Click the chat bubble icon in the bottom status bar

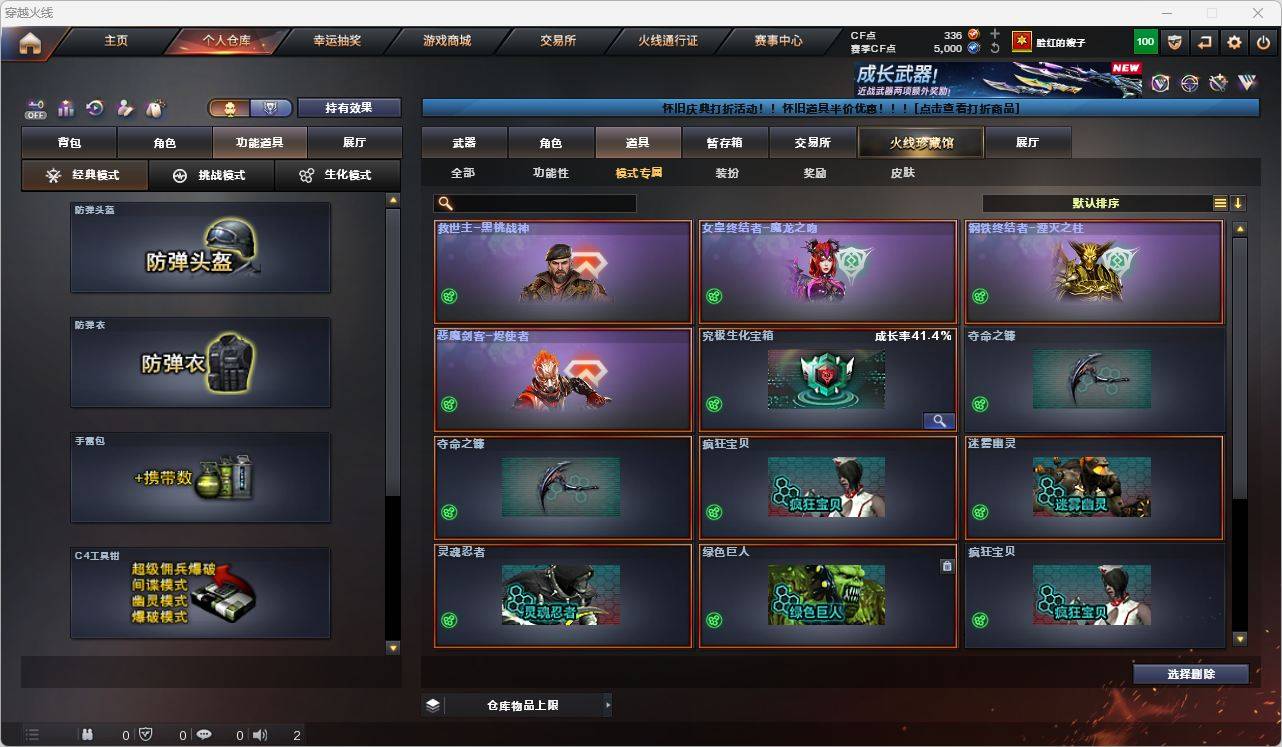203,734
